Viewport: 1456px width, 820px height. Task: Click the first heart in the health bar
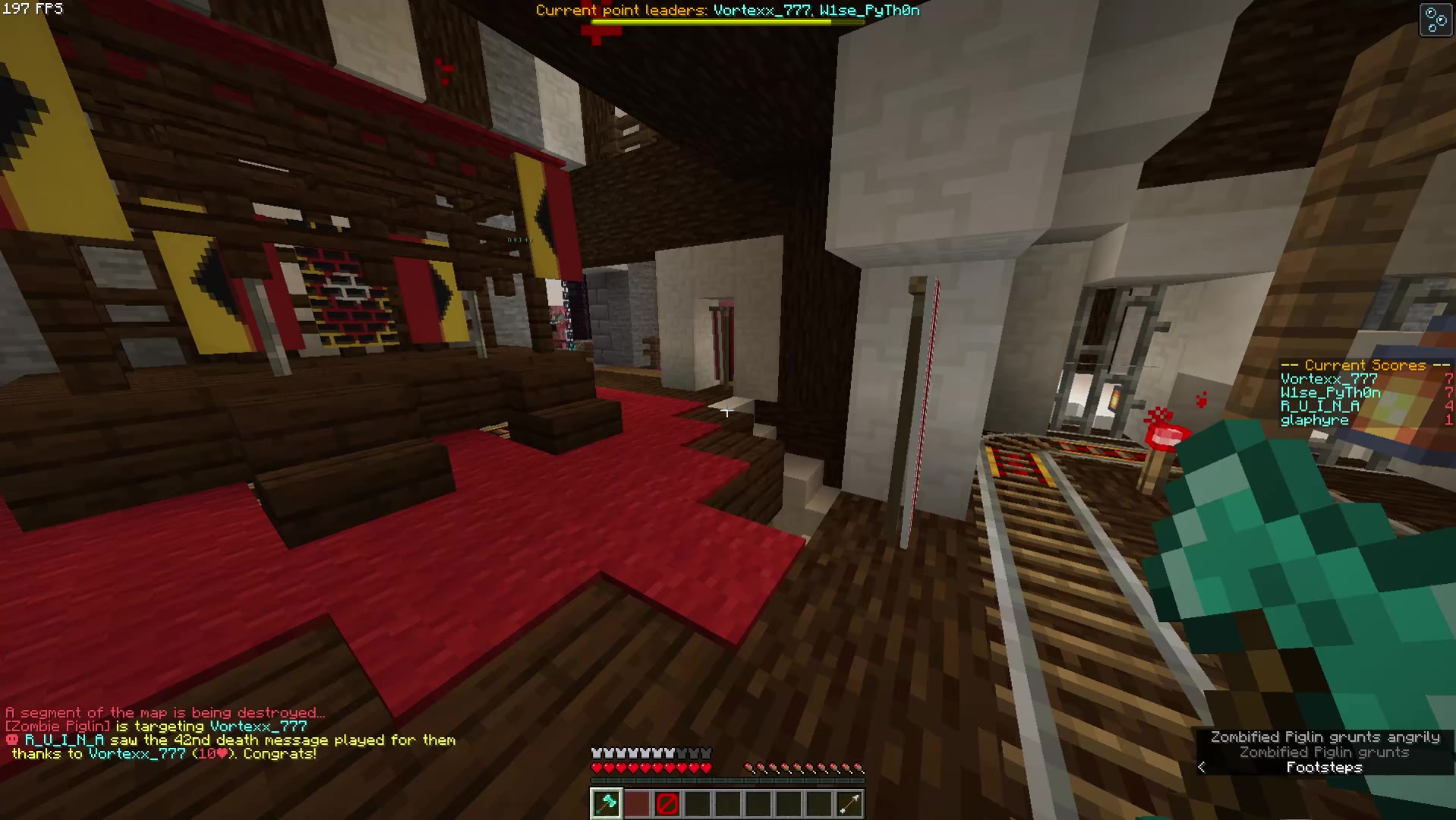(597, 767)
